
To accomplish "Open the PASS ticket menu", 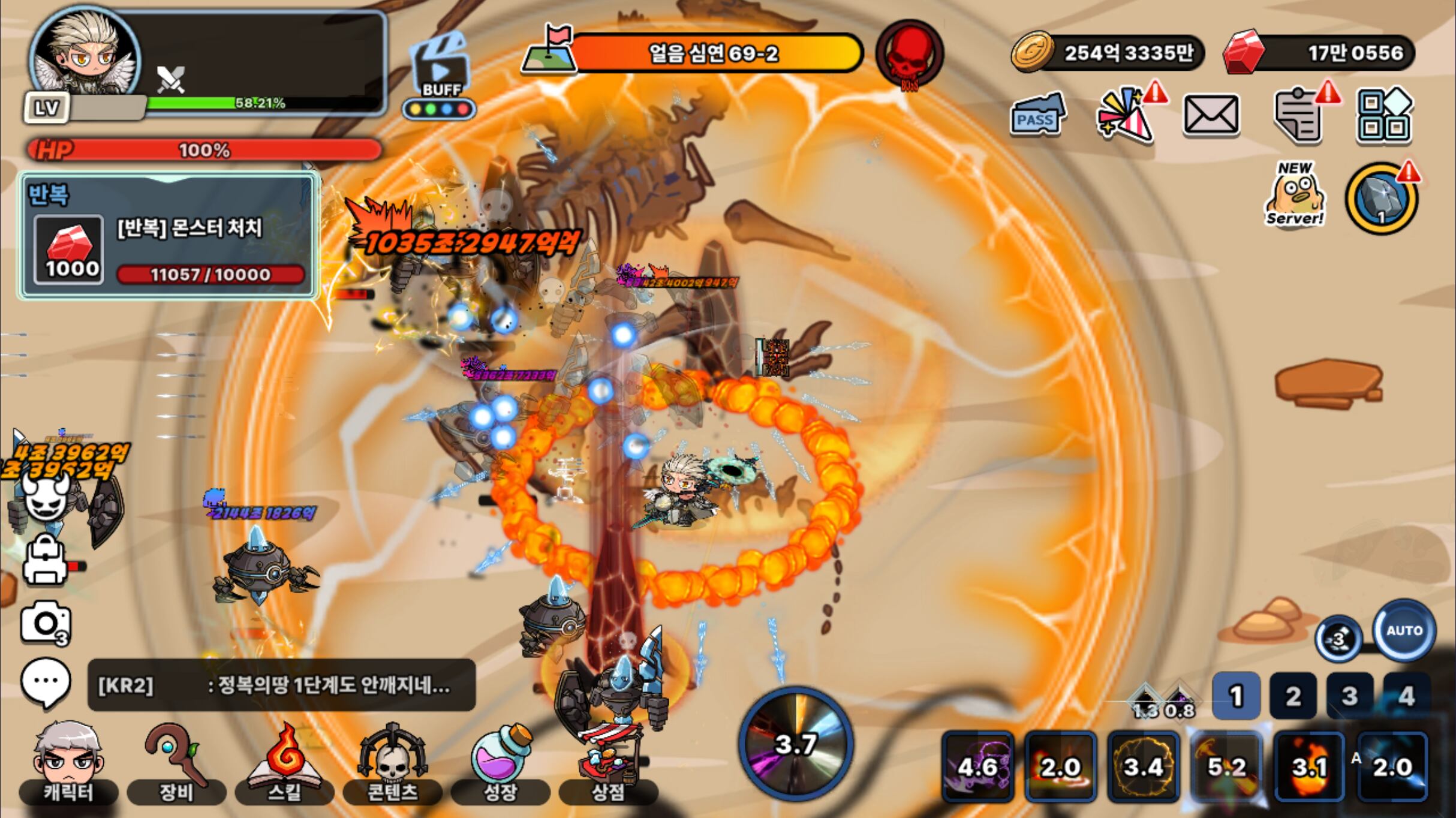I will click(x=1036, y=114).
